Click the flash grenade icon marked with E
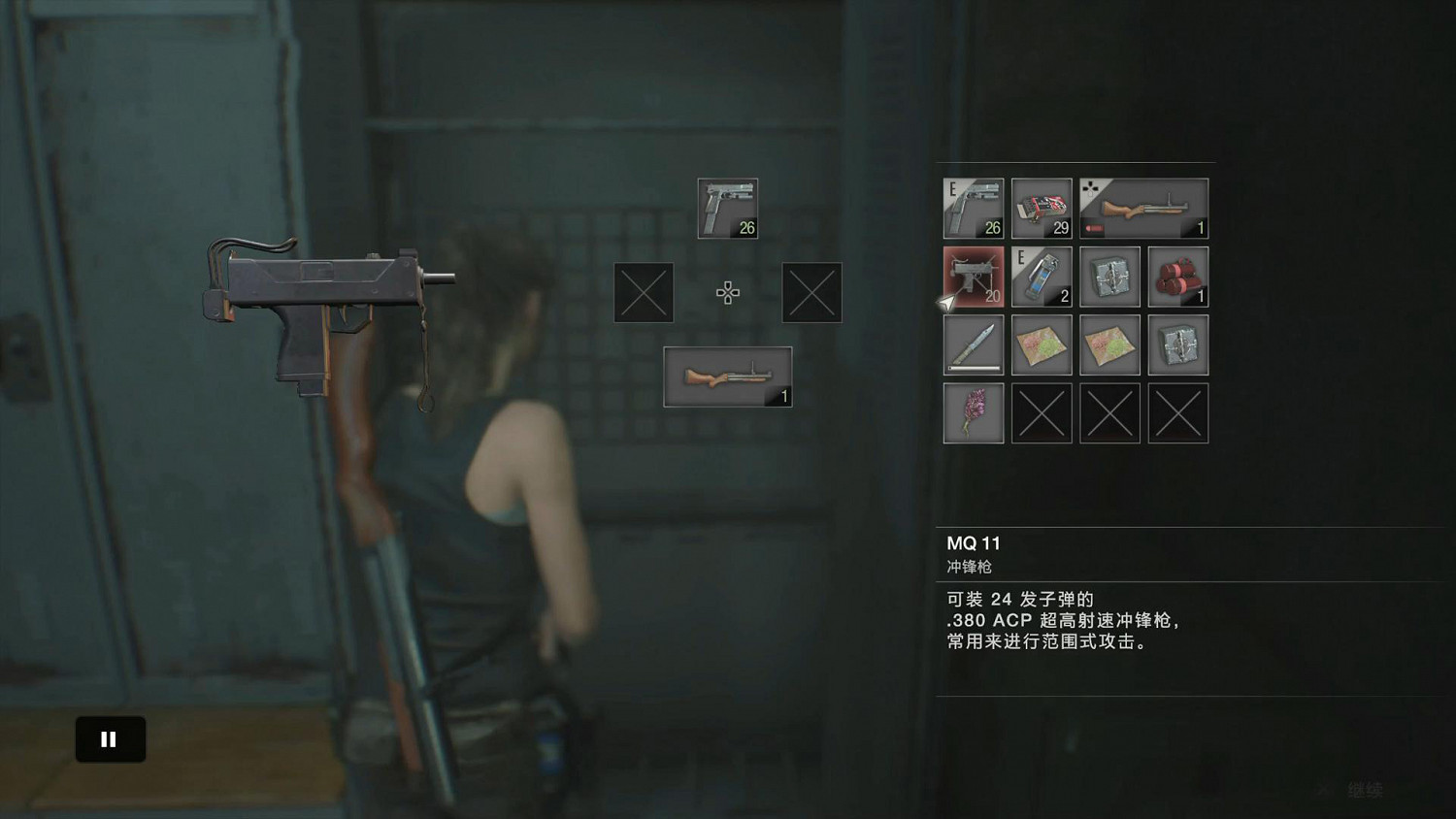The height and width of the screenshot is (819, 1456). [1042, 277]
